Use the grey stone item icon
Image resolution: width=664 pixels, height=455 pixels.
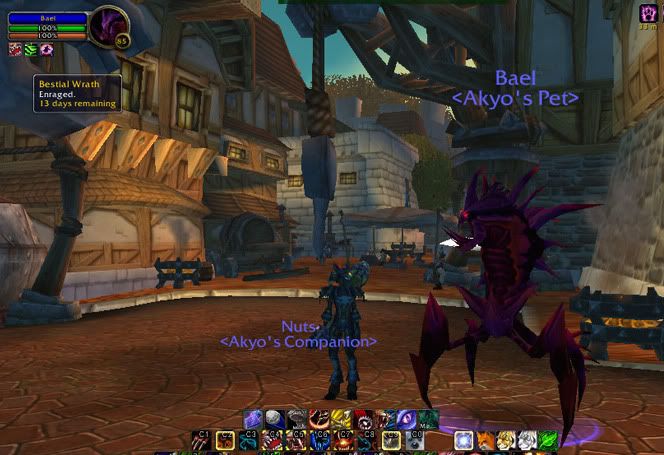pyautogui.click(x=274, y=419)
